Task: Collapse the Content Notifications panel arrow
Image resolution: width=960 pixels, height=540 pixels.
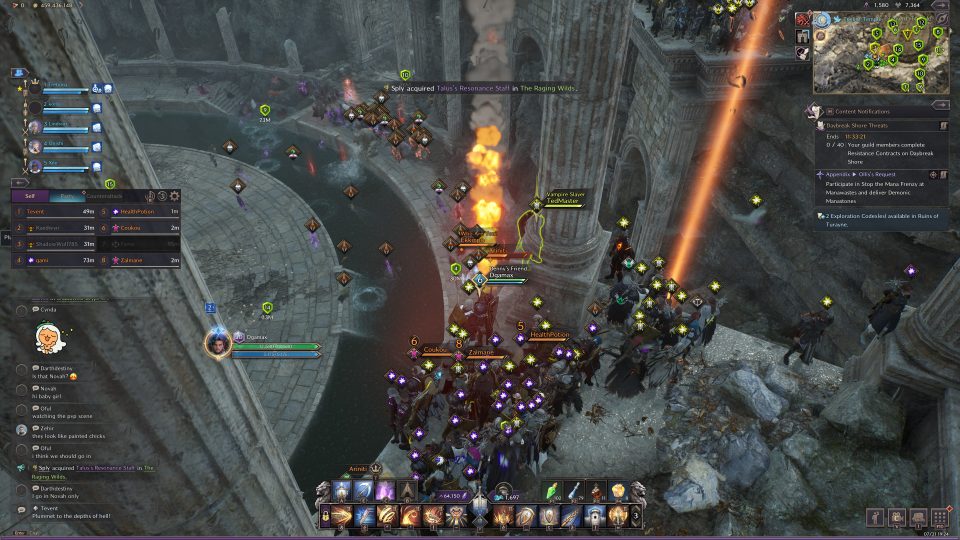Action: (x=943, y=112)
